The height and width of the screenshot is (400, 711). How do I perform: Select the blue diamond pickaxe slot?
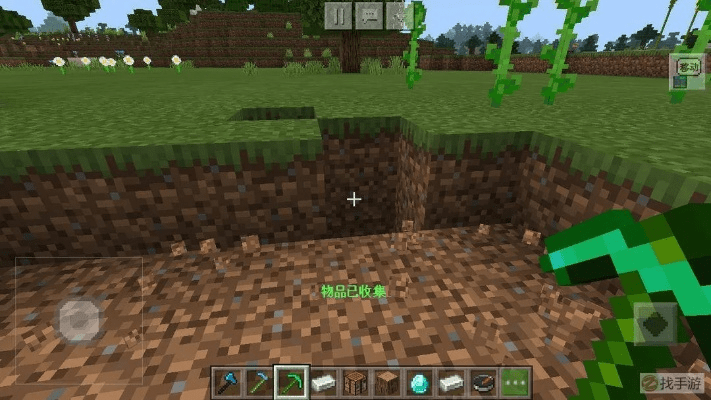coord(257,382)
